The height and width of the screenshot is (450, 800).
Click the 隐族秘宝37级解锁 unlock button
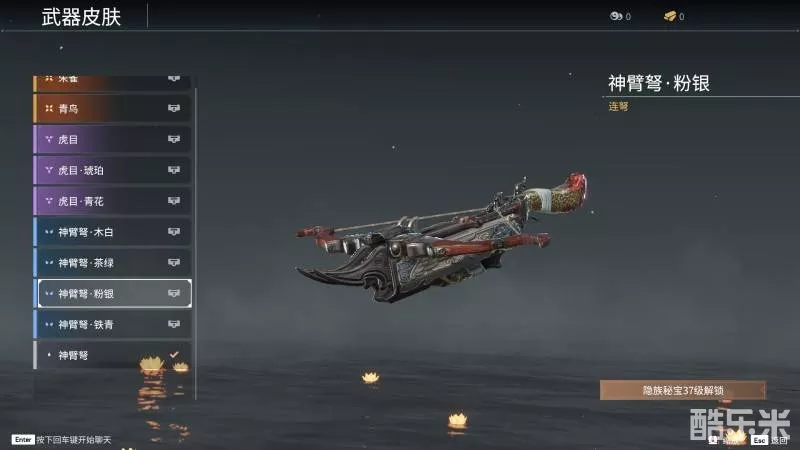click(682, 390)
